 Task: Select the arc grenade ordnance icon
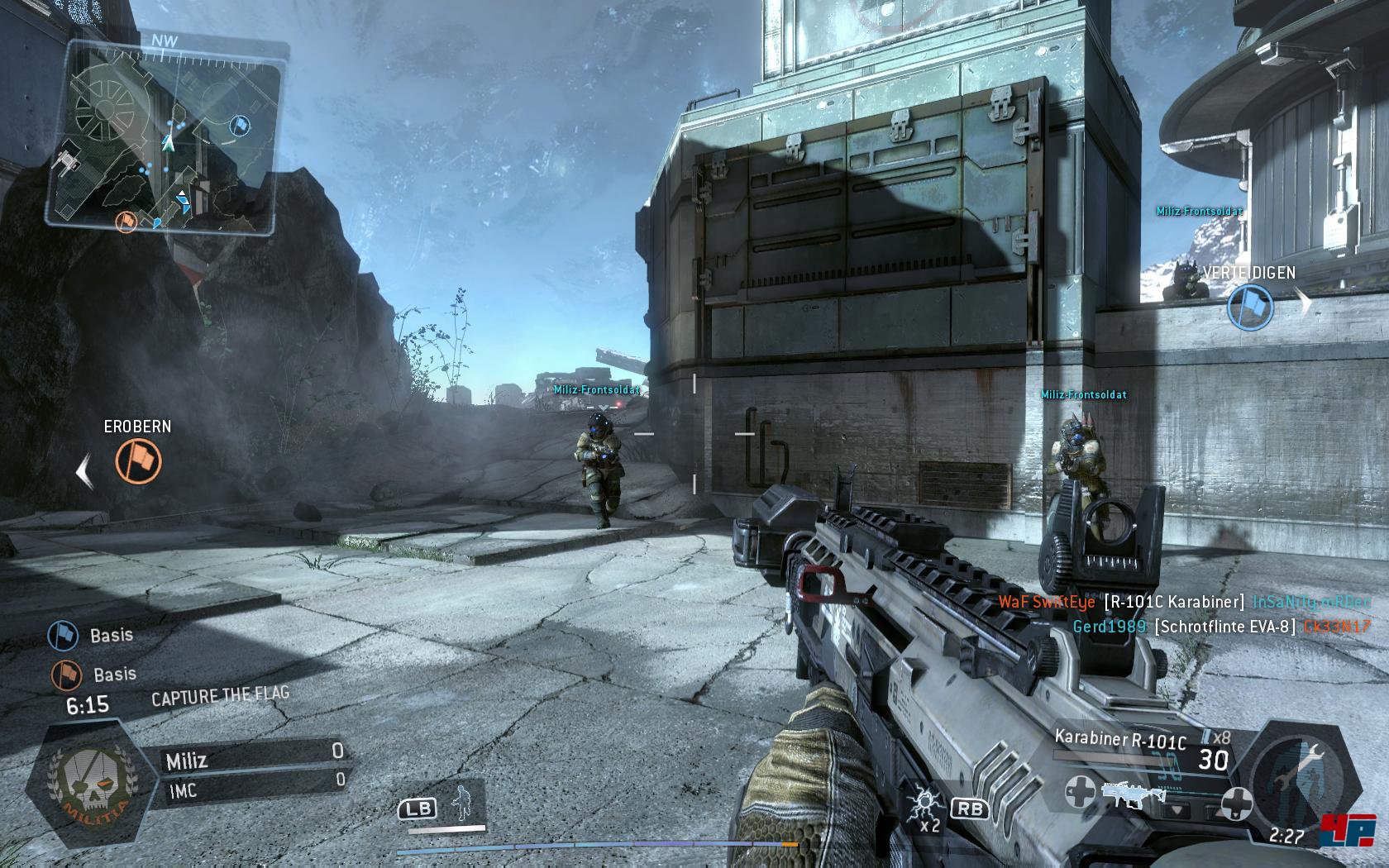coord(924,804)
